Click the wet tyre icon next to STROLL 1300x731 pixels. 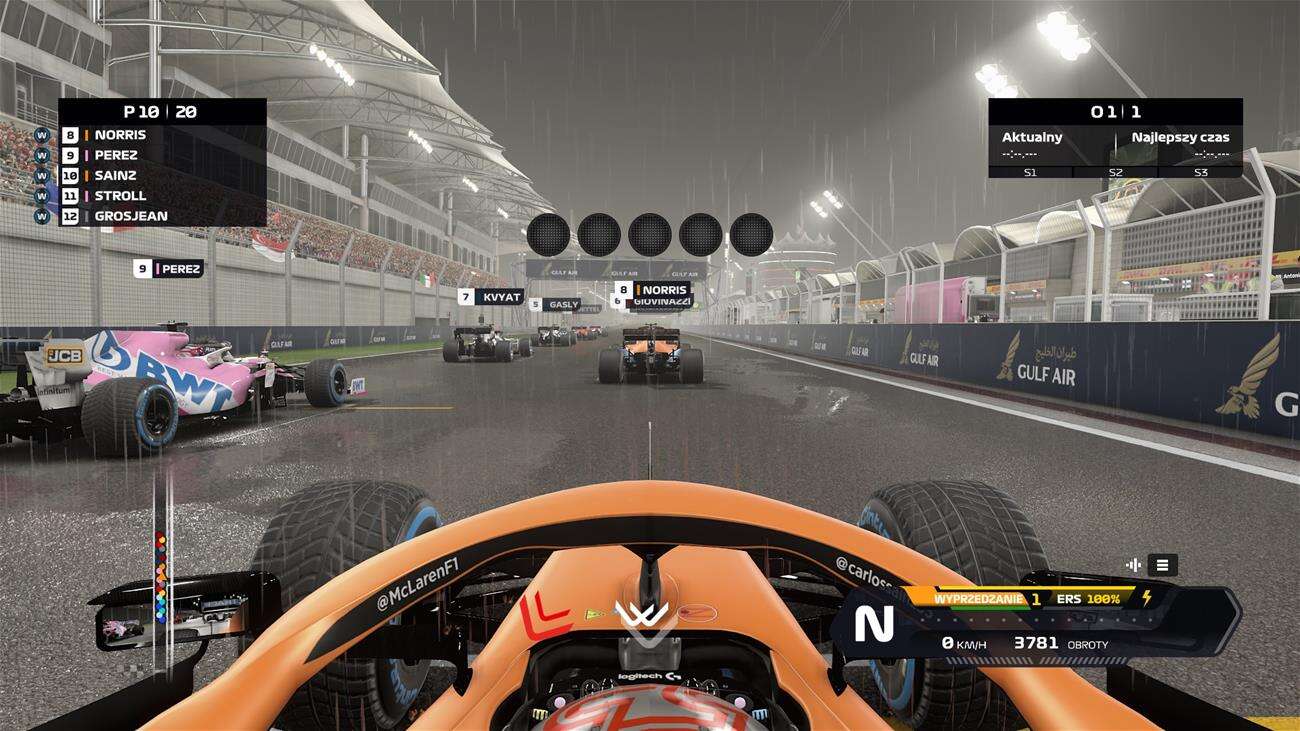click(x=42, y=196)
